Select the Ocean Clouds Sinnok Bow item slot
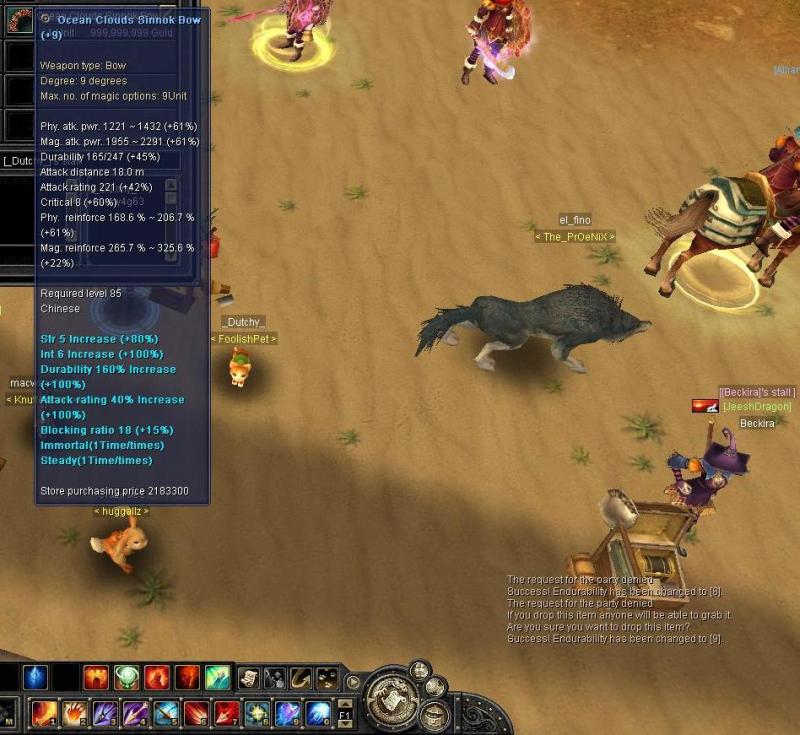 tap(20, 21)
